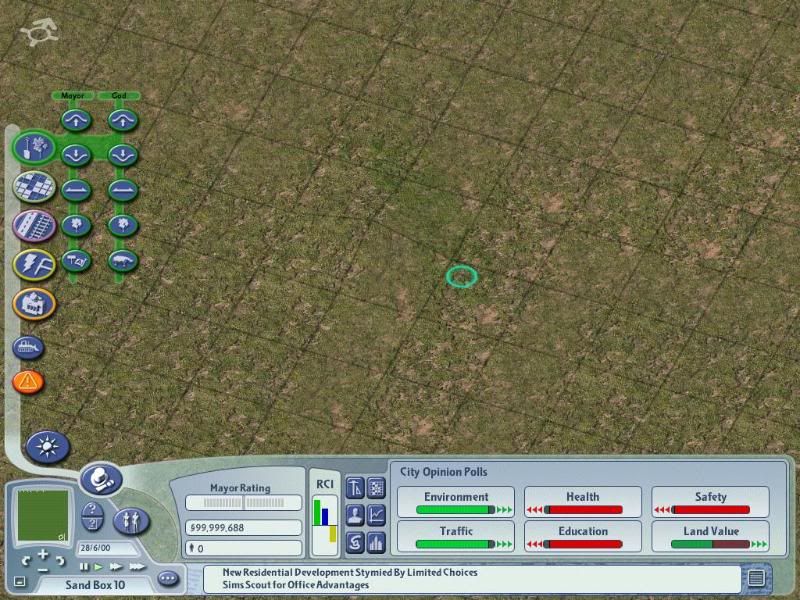Viewport: 800px width, 600px height.
Task: Open the three-dot options menu
Action: [167, 578]
